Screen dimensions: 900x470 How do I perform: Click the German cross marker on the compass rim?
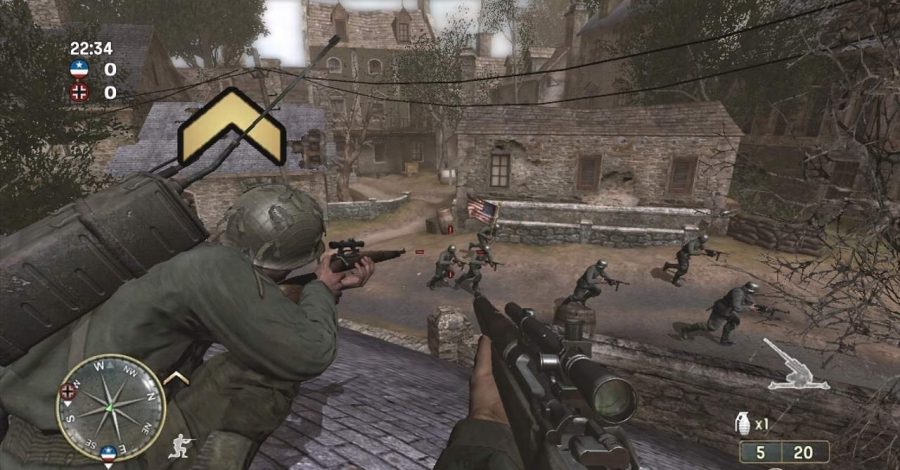click(70, 391)
